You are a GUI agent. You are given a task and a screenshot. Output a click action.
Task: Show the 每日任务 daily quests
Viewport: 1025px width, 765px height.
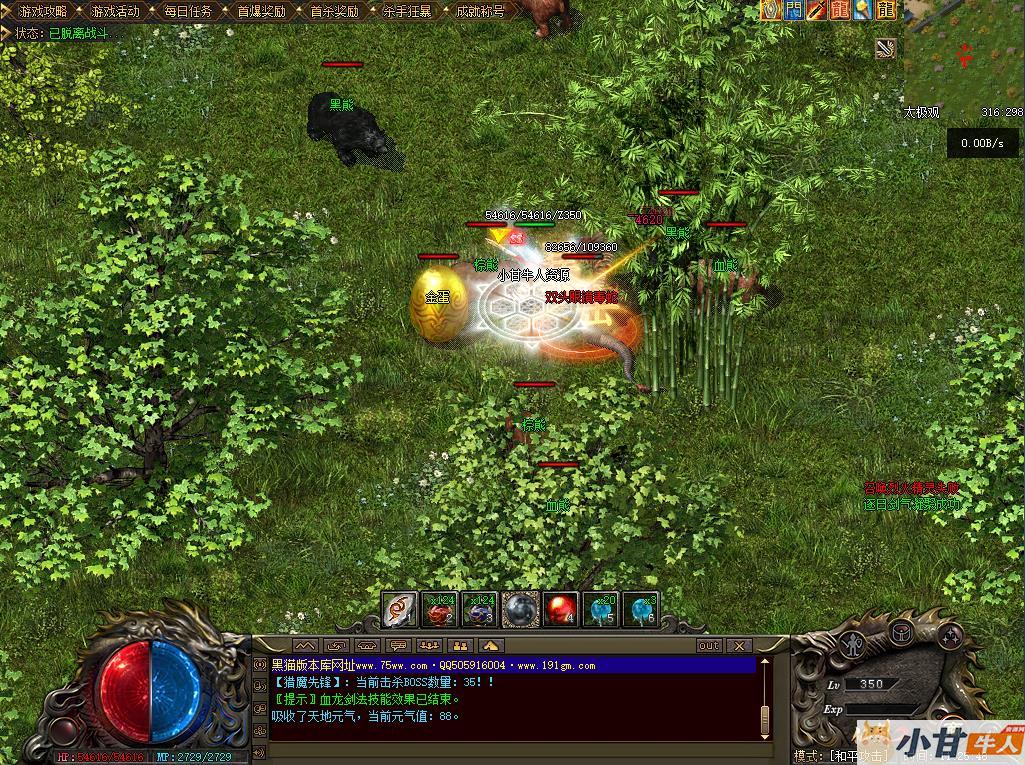click(188, 12)
